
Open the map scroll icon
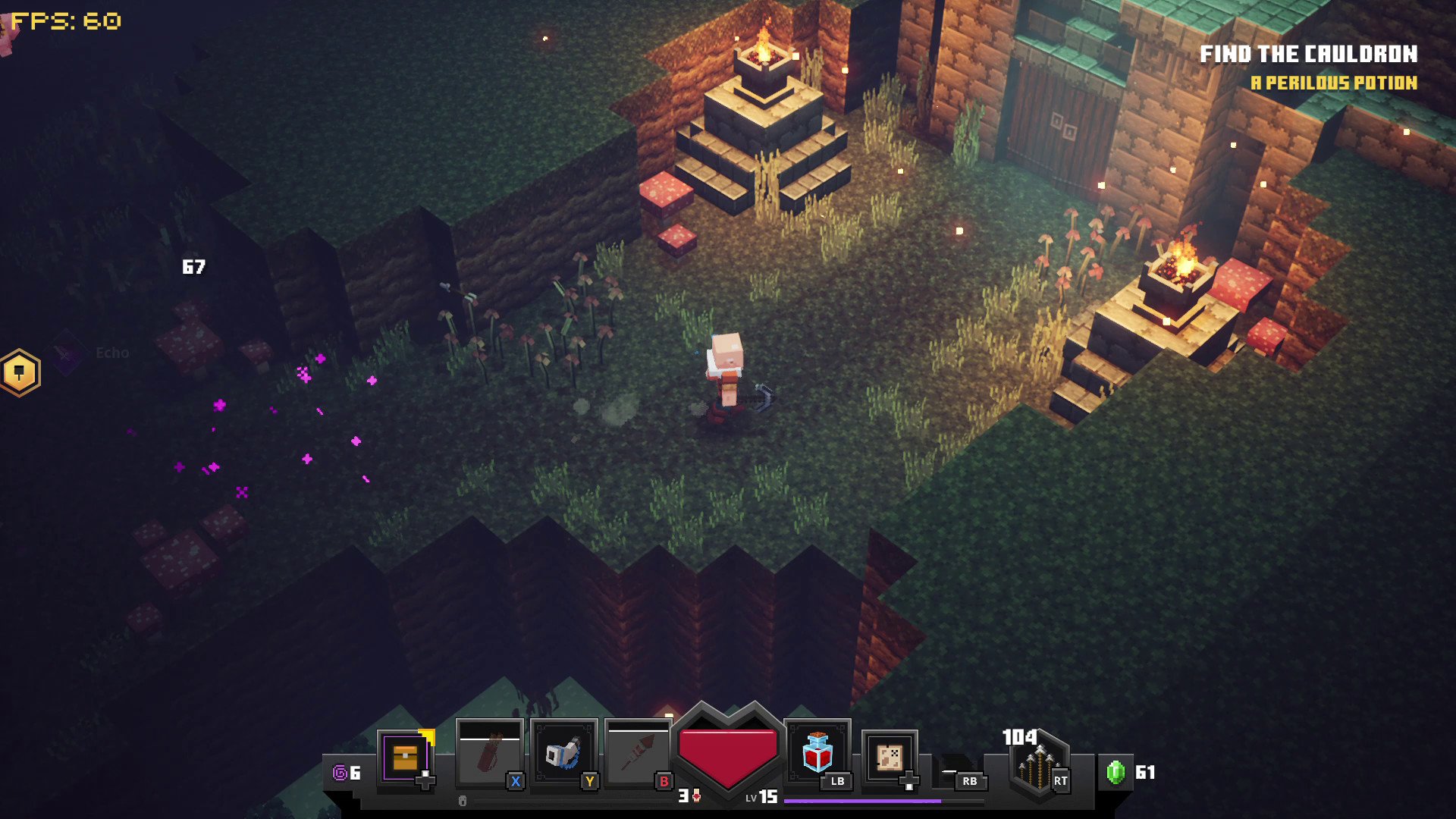click(x=889, y=757)
